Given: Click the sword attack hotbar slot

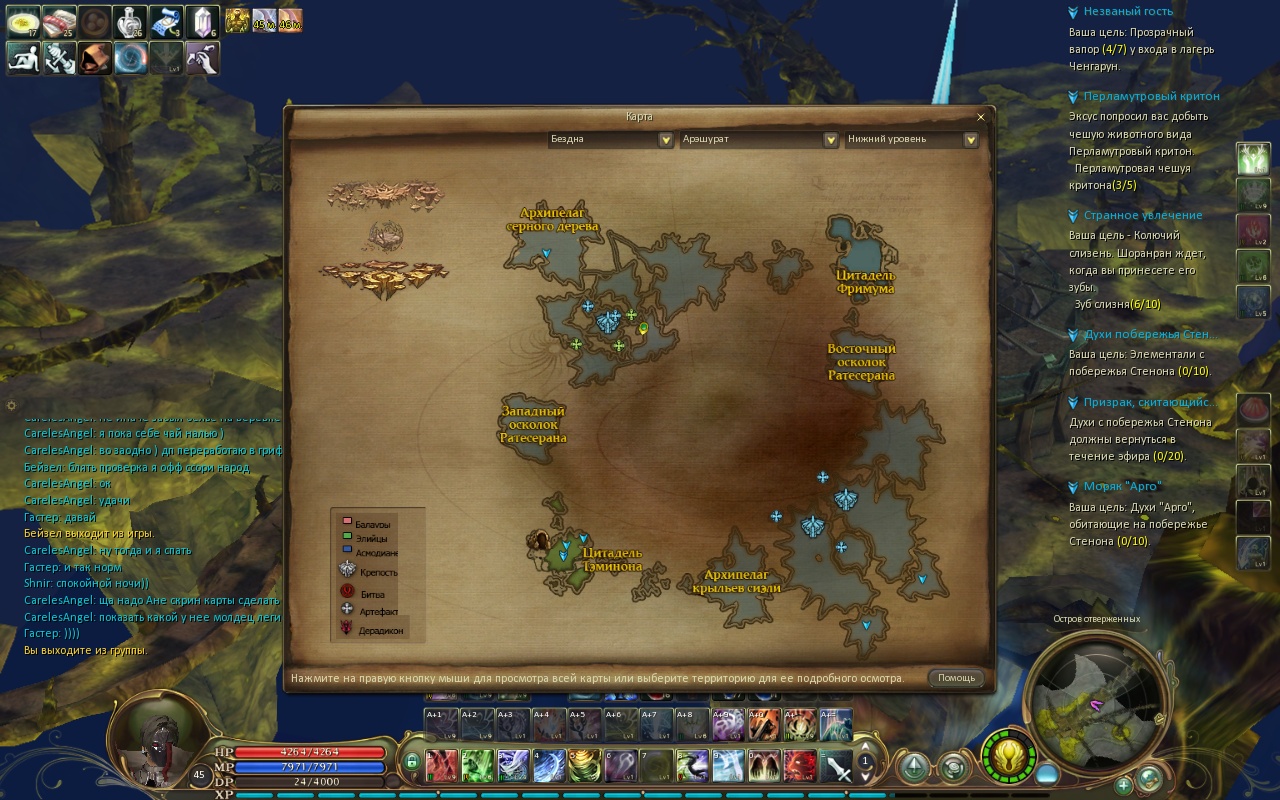Looking at the screenshot, I should (x=836, y=767).
